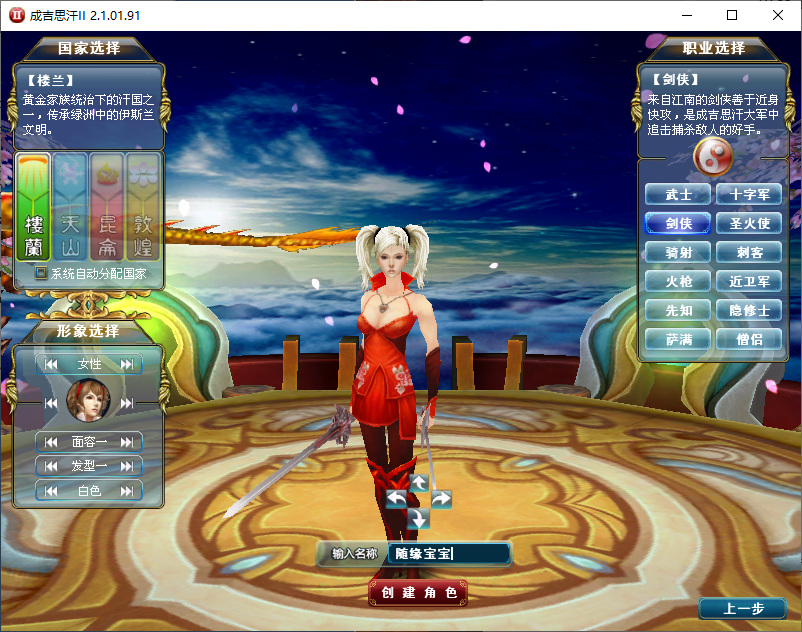Select the 先知 class
Screen dimensions: 802x632
coord(678,311)
